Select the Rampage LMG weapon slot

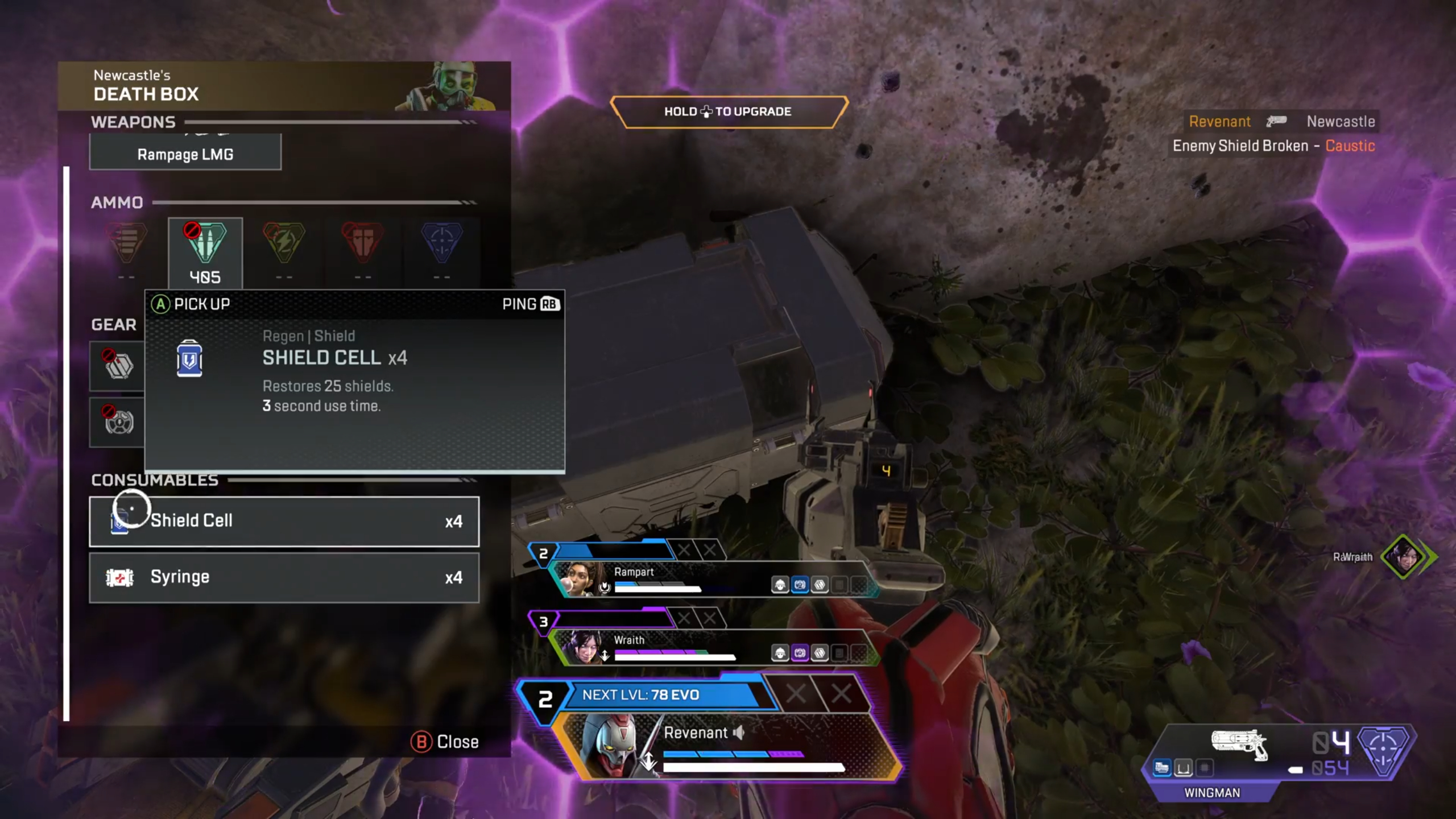[185, 154]
